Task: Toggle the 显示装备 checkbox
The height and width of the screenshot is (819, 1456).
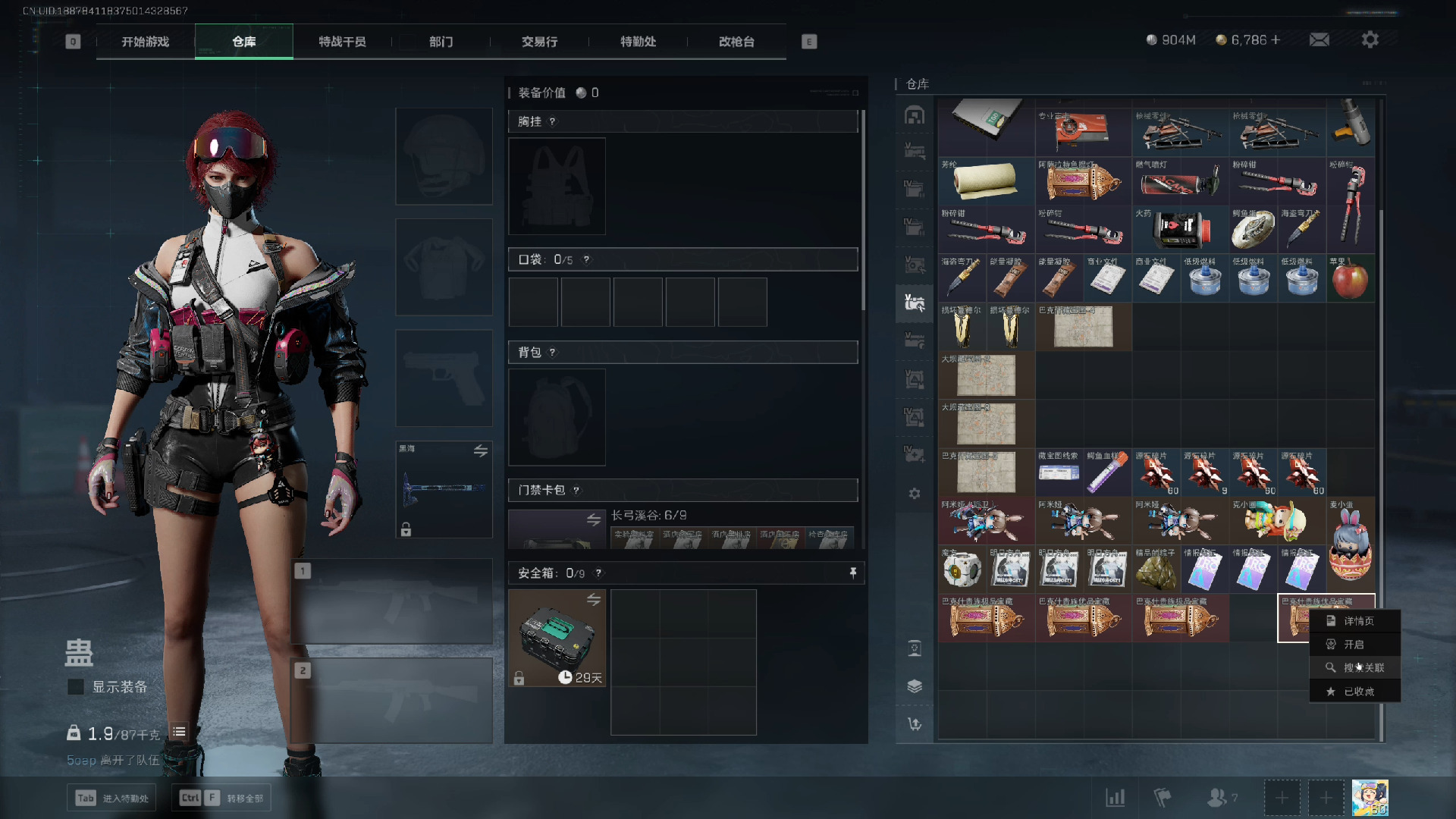Action: [x=76, y=687]
